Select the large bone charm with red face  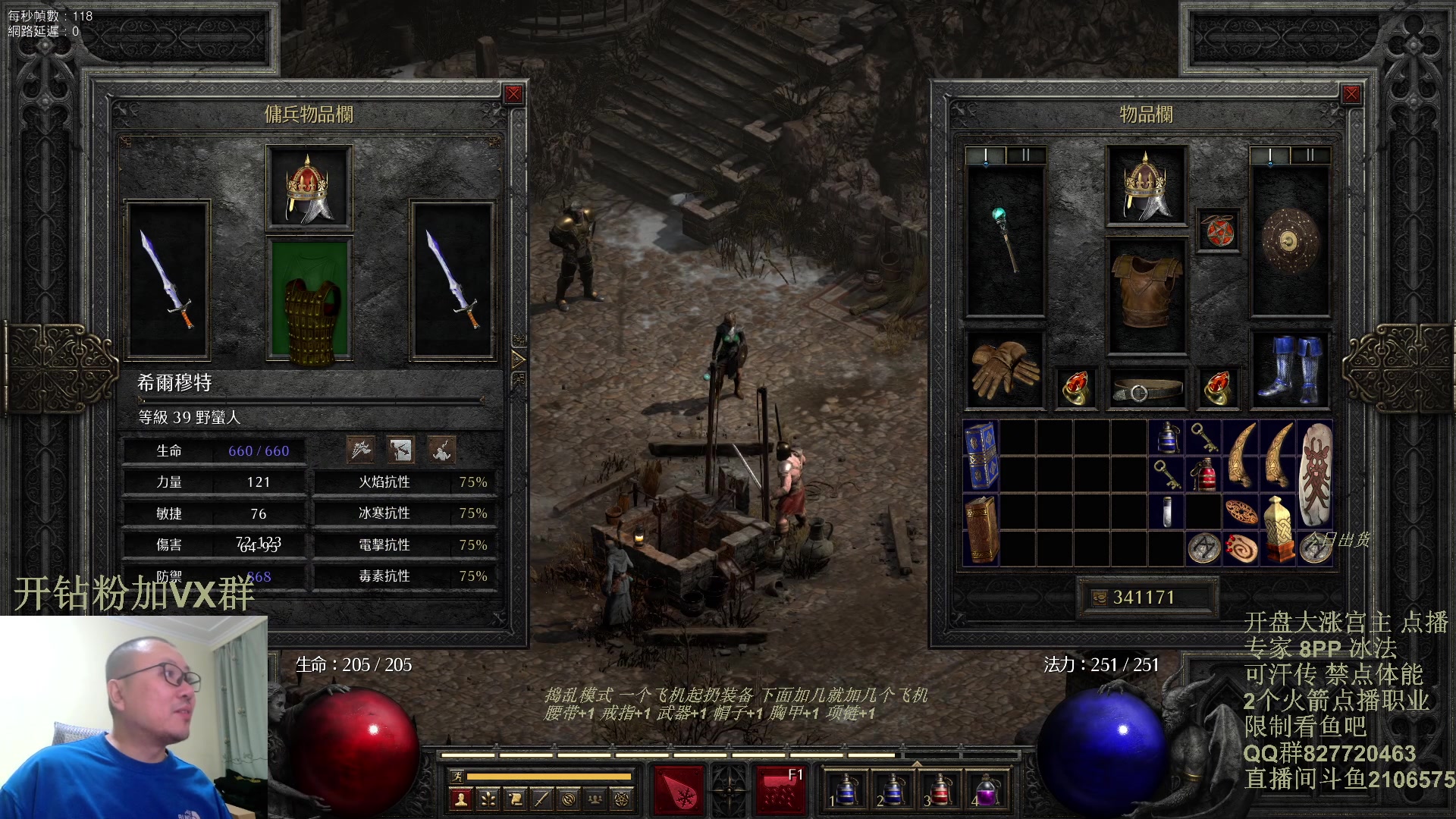coord(1315,475)
